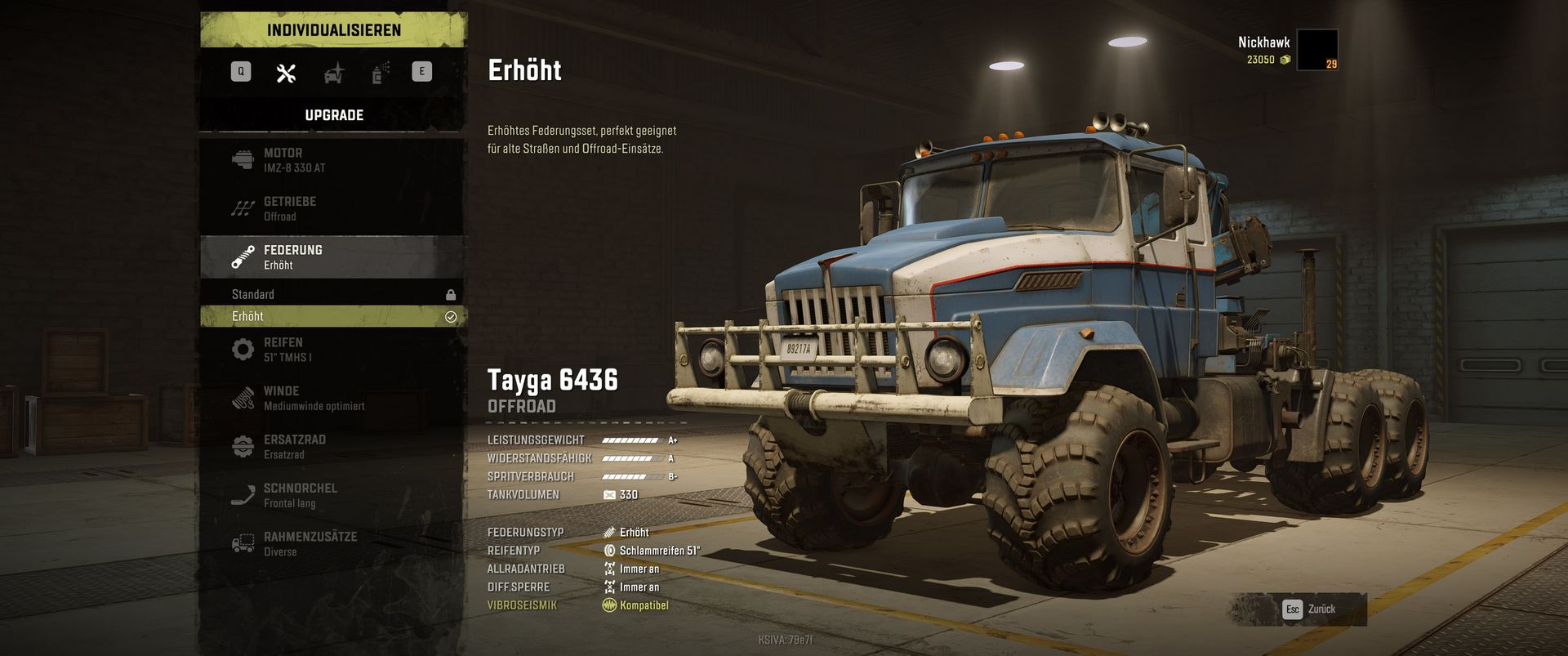Image resolution: width=1568 pixels, height=656 pixels.
Task: Switch to the wrench upgrade tab
Action: (286, 74)
